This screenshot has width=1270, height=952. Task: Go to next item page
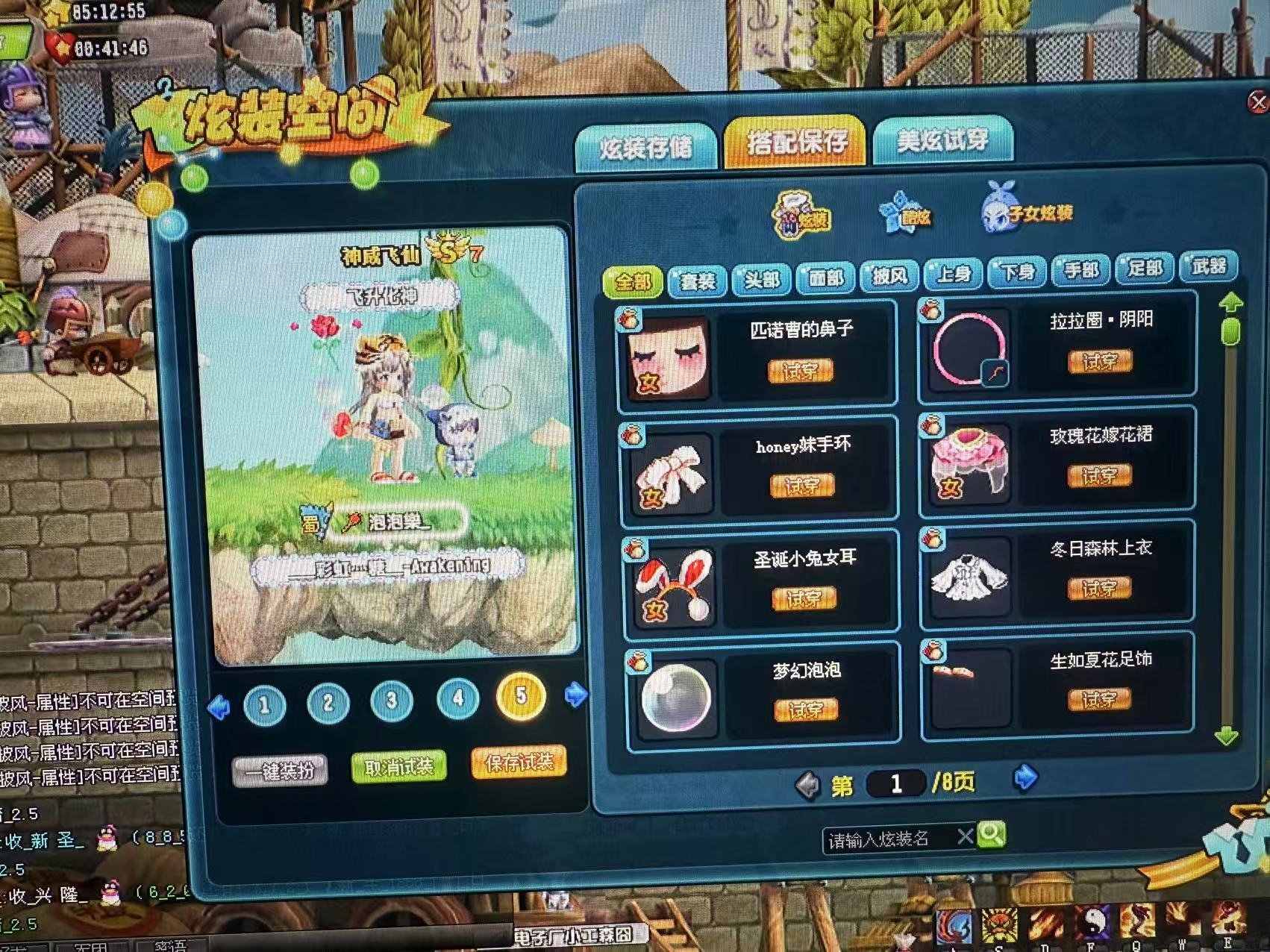(x=1026, y=778)
